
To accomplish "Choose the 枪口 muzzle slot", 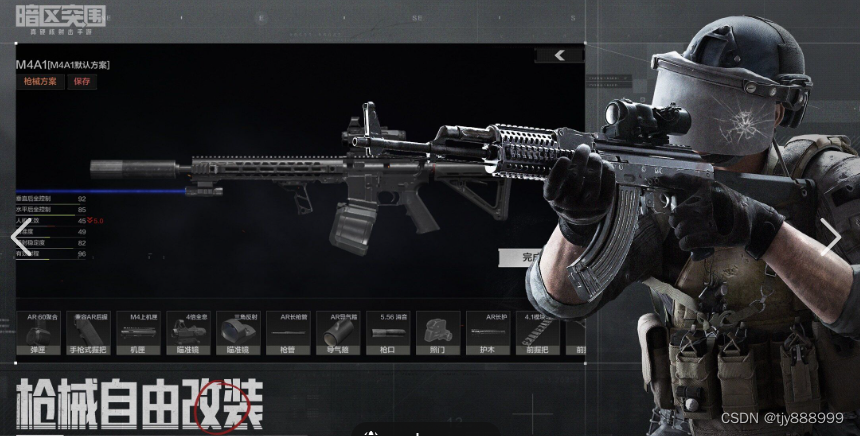I will point(388,334).
